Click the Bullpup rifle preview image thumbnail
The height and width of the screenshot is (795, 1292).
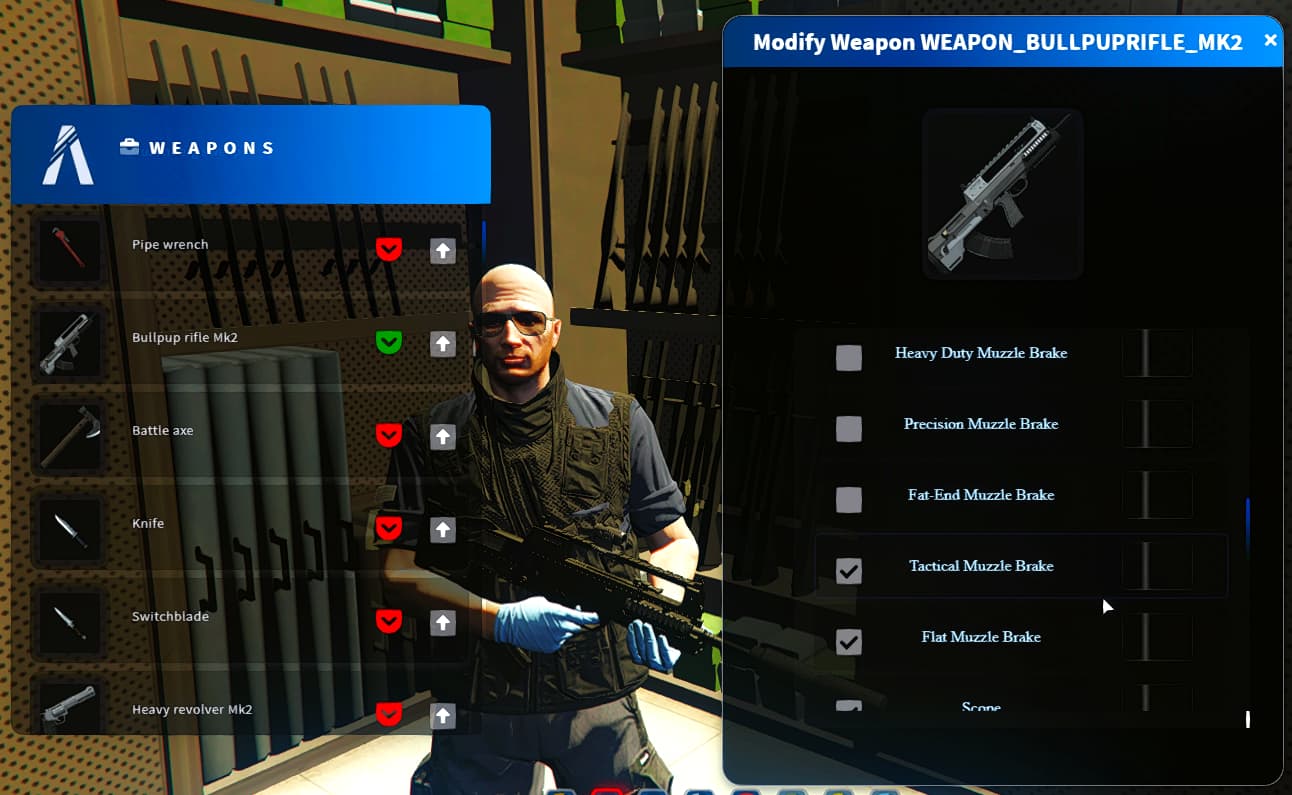1002,193
